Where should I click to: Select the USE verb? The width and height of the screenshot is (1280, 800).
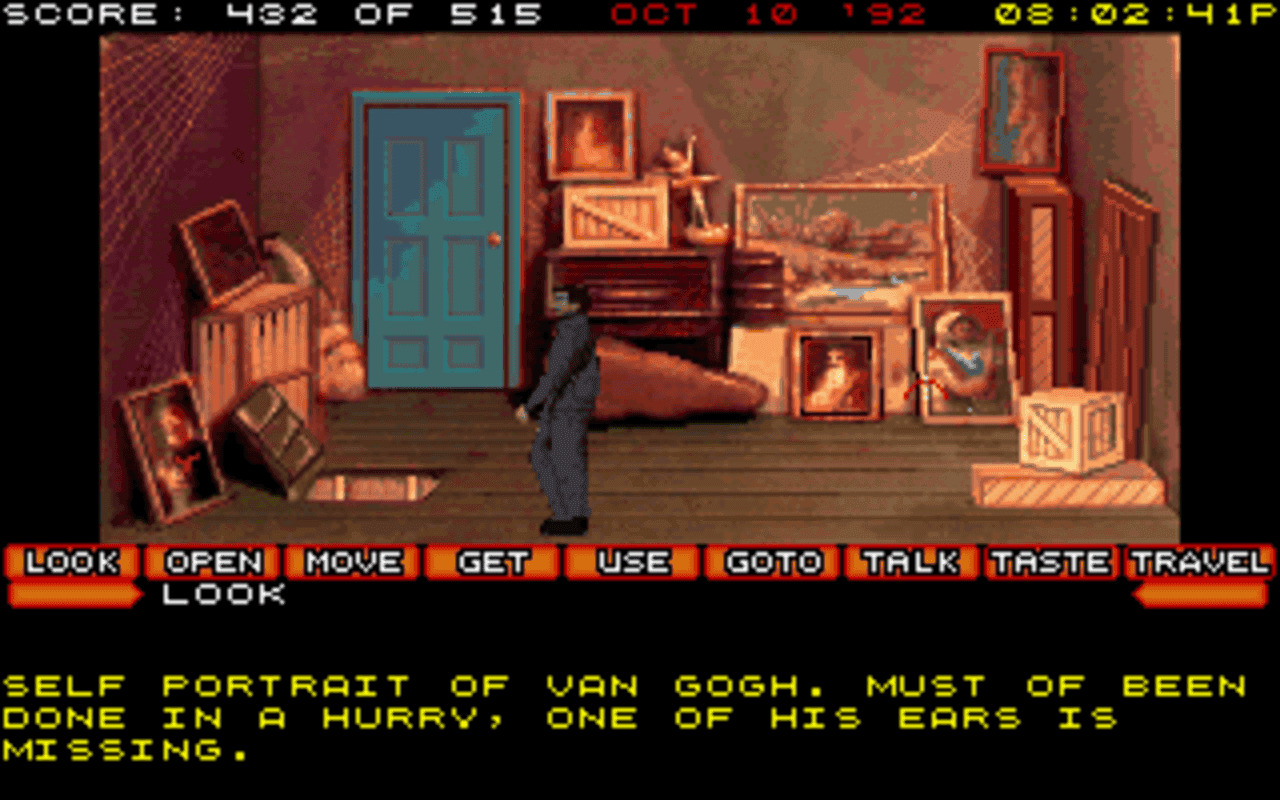632,563
